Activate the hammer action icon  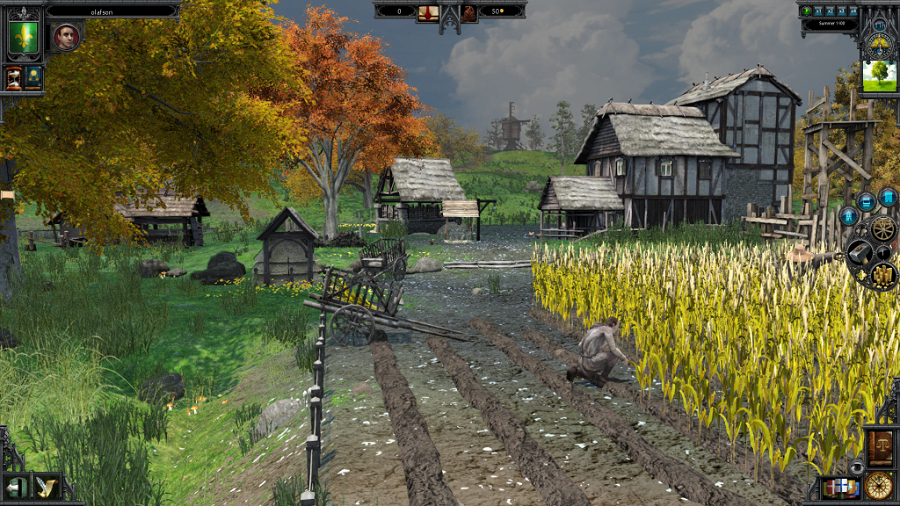[x=859, y=251]
